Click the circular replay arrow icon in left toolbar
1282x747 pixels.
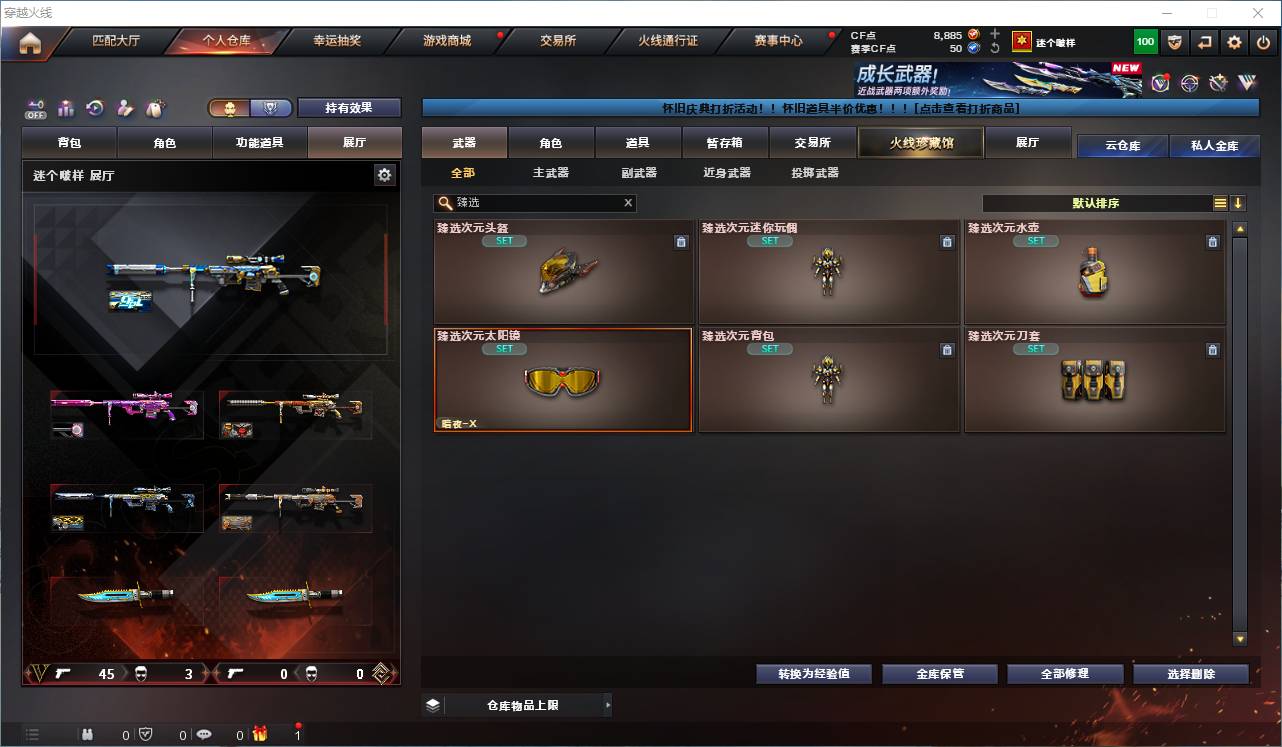tap(94, 108)
